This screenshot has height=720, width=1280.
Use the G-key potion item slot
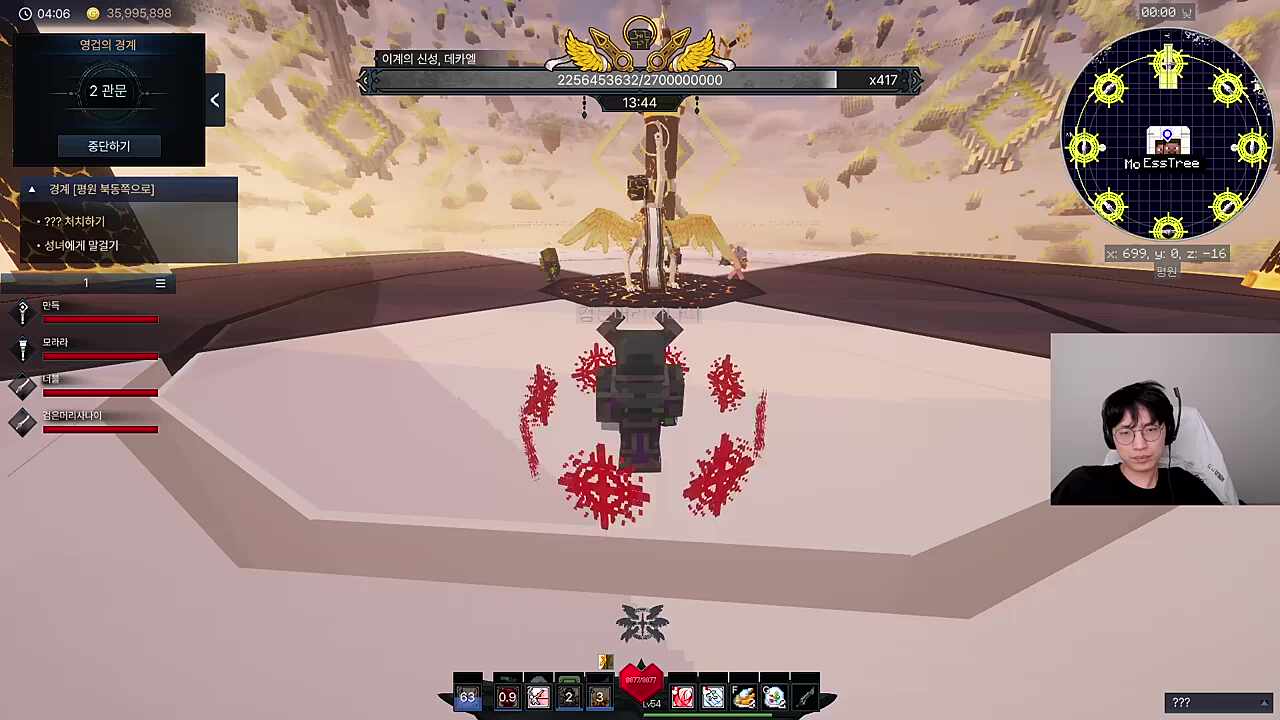coord(775,697)
